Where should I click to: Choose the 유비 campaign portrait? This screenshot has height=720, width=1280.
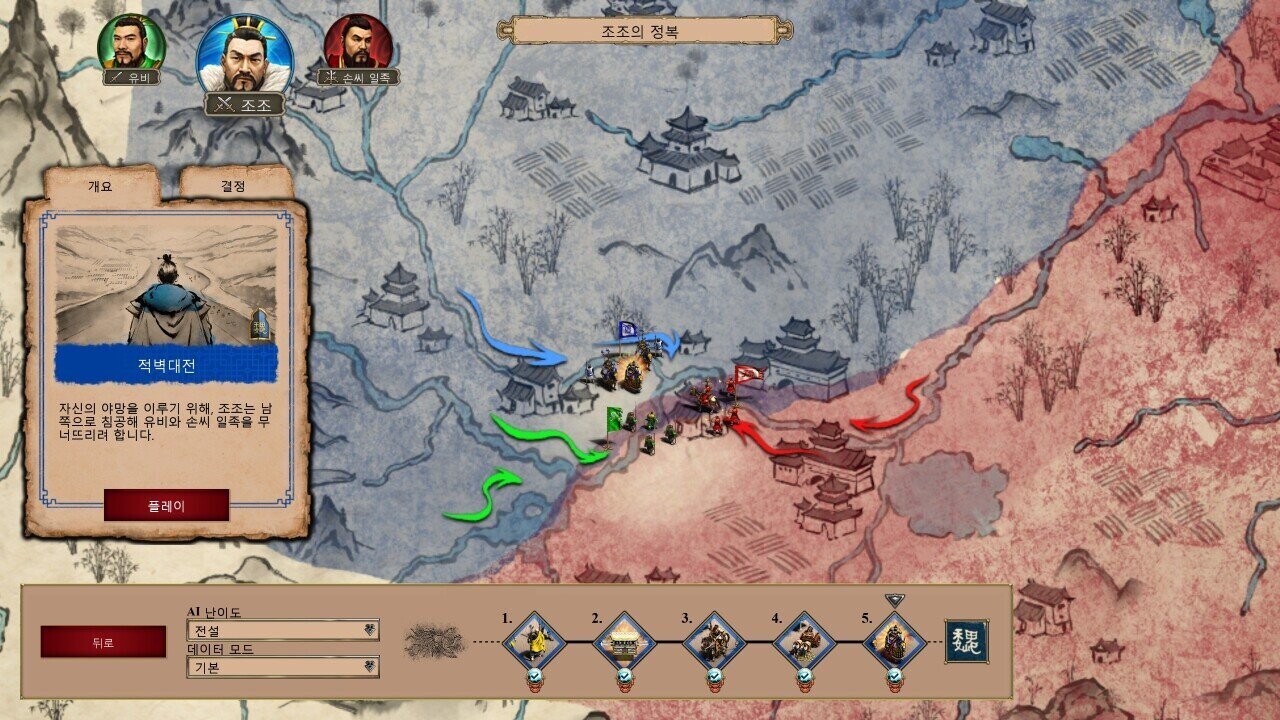coord(131,45)
